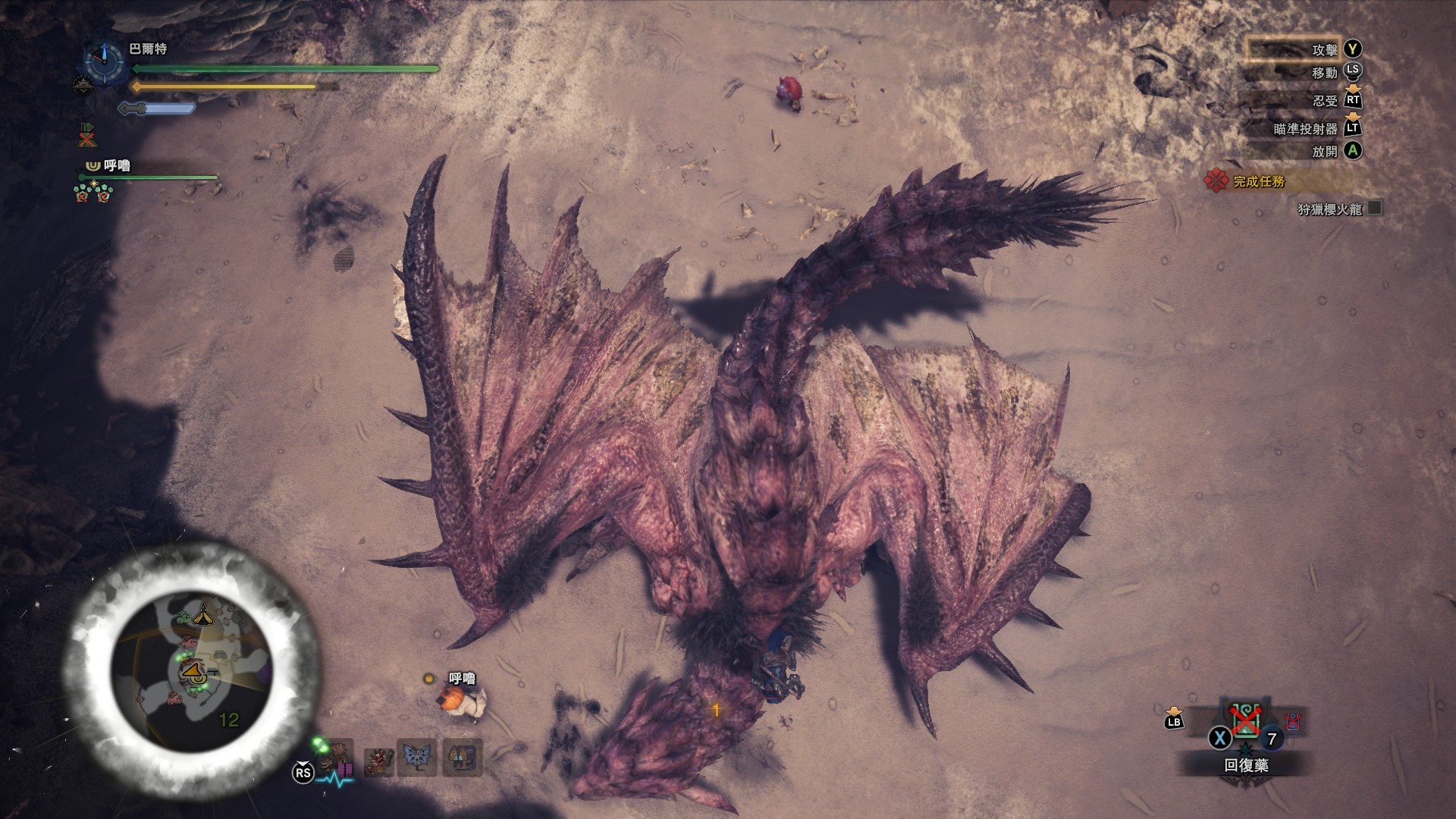Click the quest clock compass icon
Viewport: 1456px width, 819px height.
click(104, 60)
